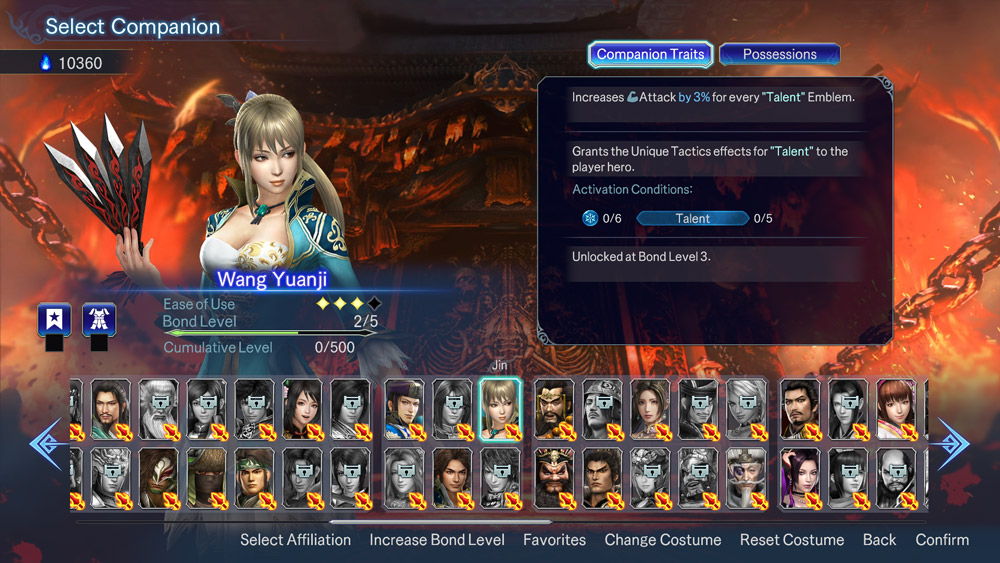Select the green-headband warrior portrait
1000x563 pixels.
coord(255,476)
